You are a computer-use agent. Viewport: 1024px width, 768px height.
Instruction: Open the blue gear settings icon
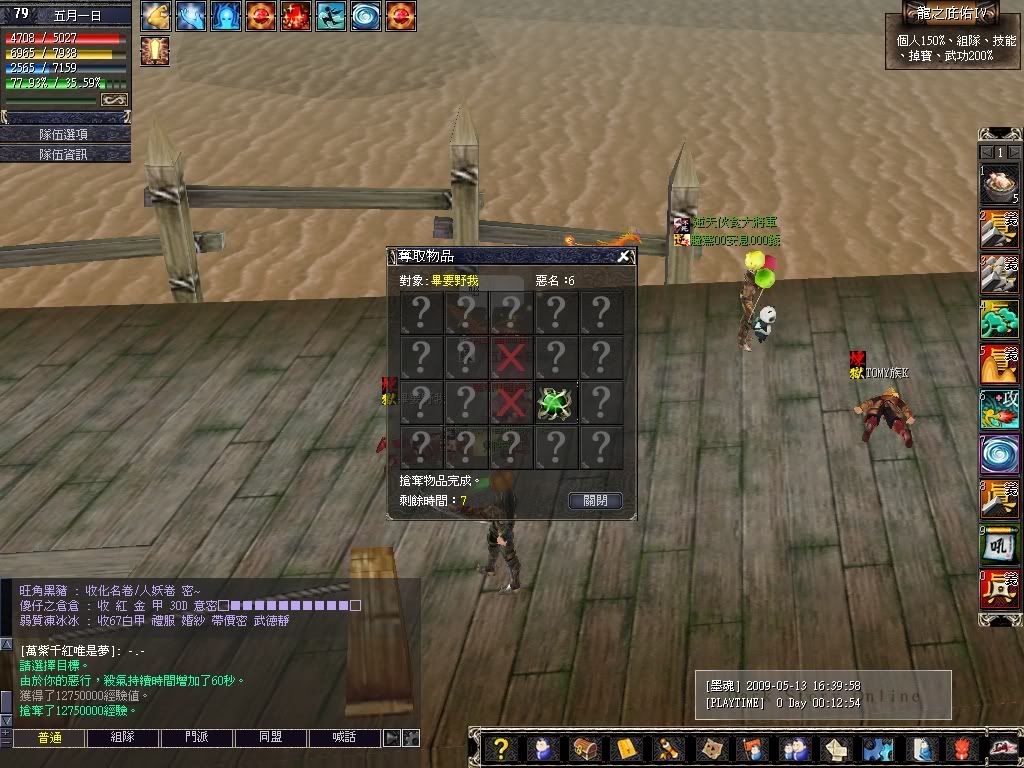click(x=877, y=748)
